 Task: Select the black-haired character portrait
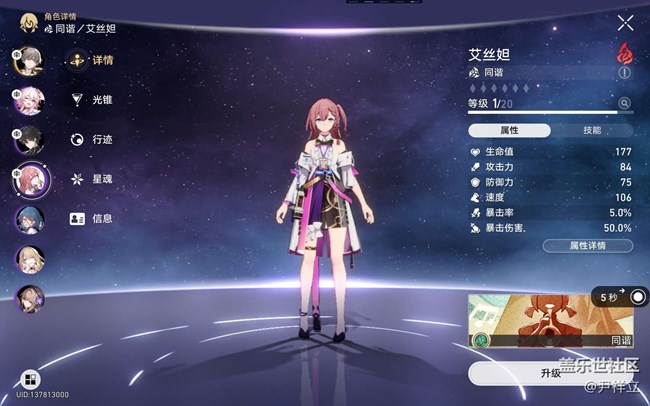(28, 139)
